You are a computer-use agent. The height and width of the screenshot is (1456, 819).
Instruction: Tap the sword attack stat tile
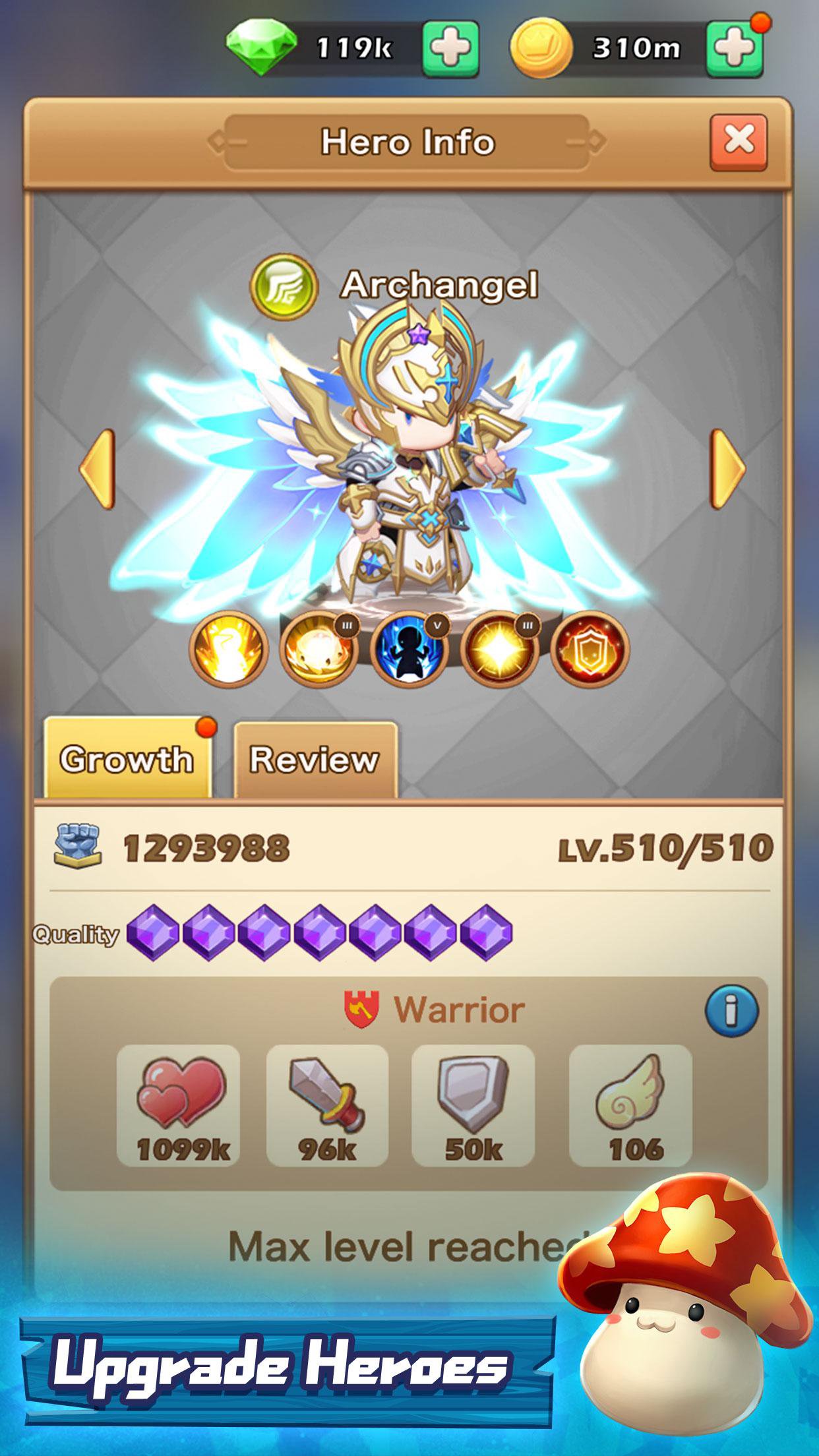click(327, 1107)
